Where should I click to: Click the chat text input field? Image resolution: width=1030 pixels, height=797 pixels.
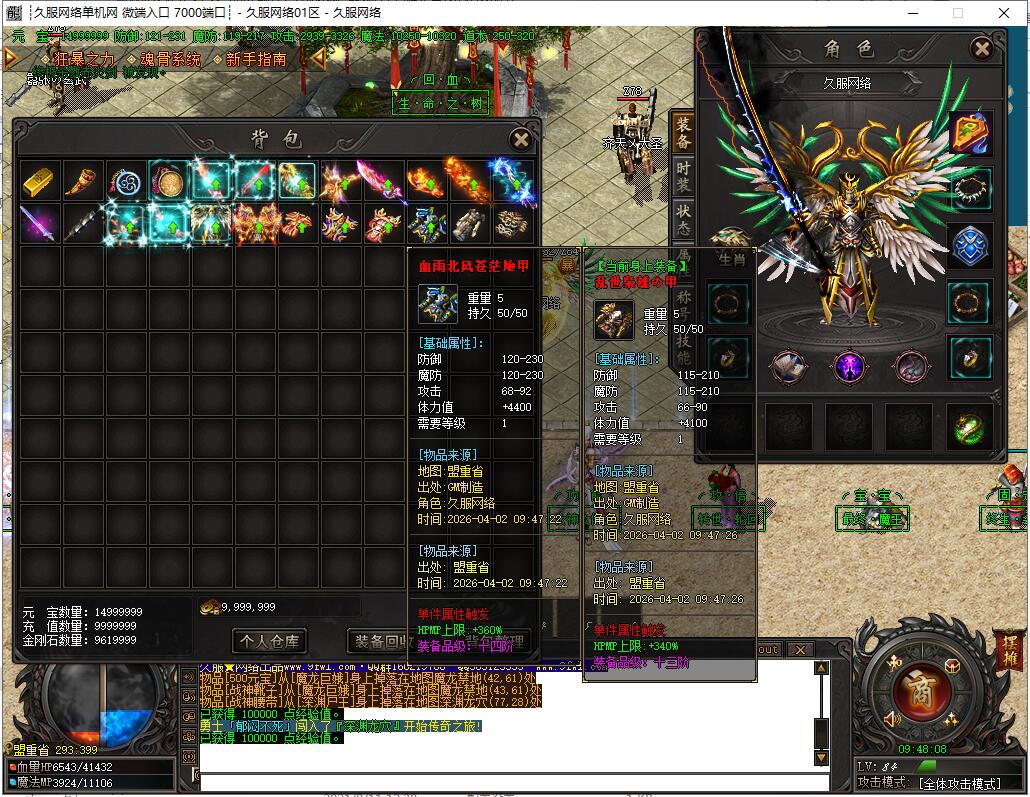(510, 778)
